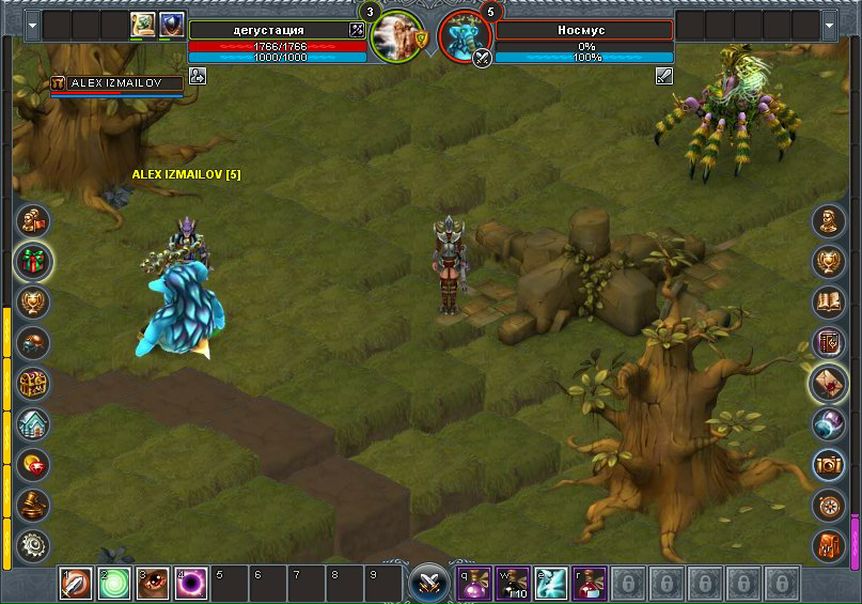Use the purple potion in slot q
The image size is (862, 604).
pyautogui.click(x=474, y=583)
